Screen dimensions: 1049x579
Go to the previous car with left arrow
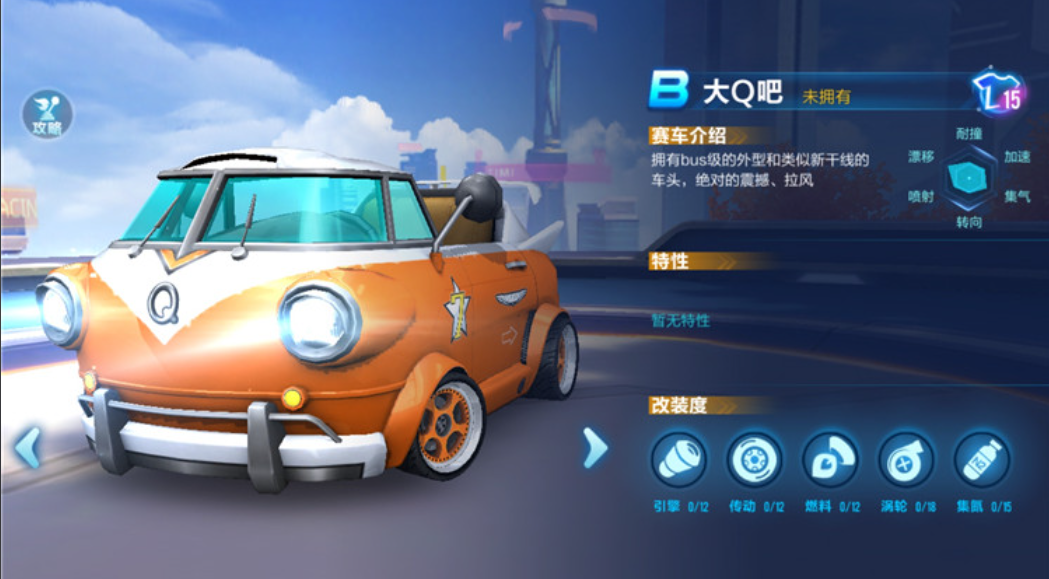pos(27,448)
